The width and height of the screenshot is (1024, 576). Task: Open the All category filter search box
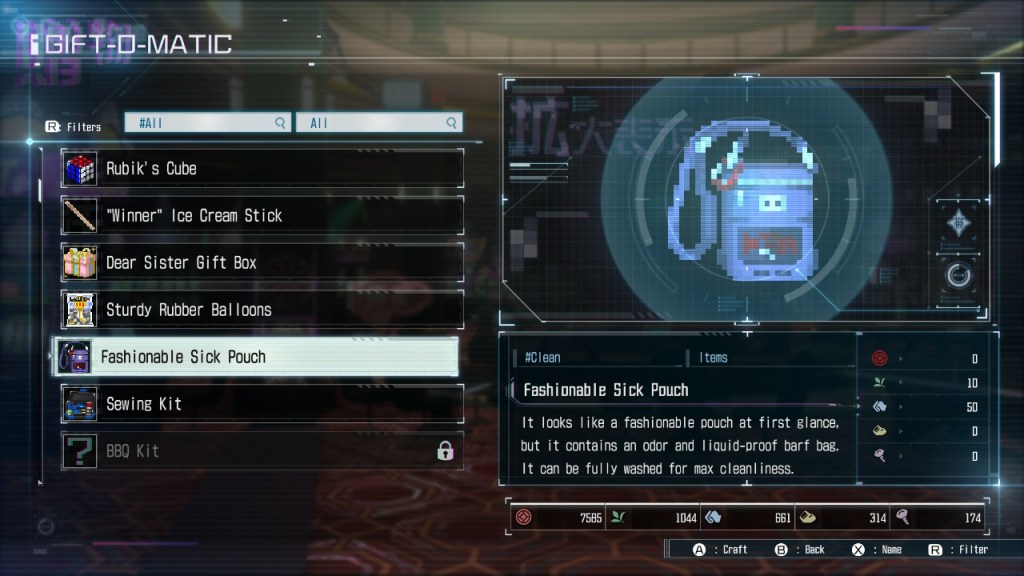379,123
